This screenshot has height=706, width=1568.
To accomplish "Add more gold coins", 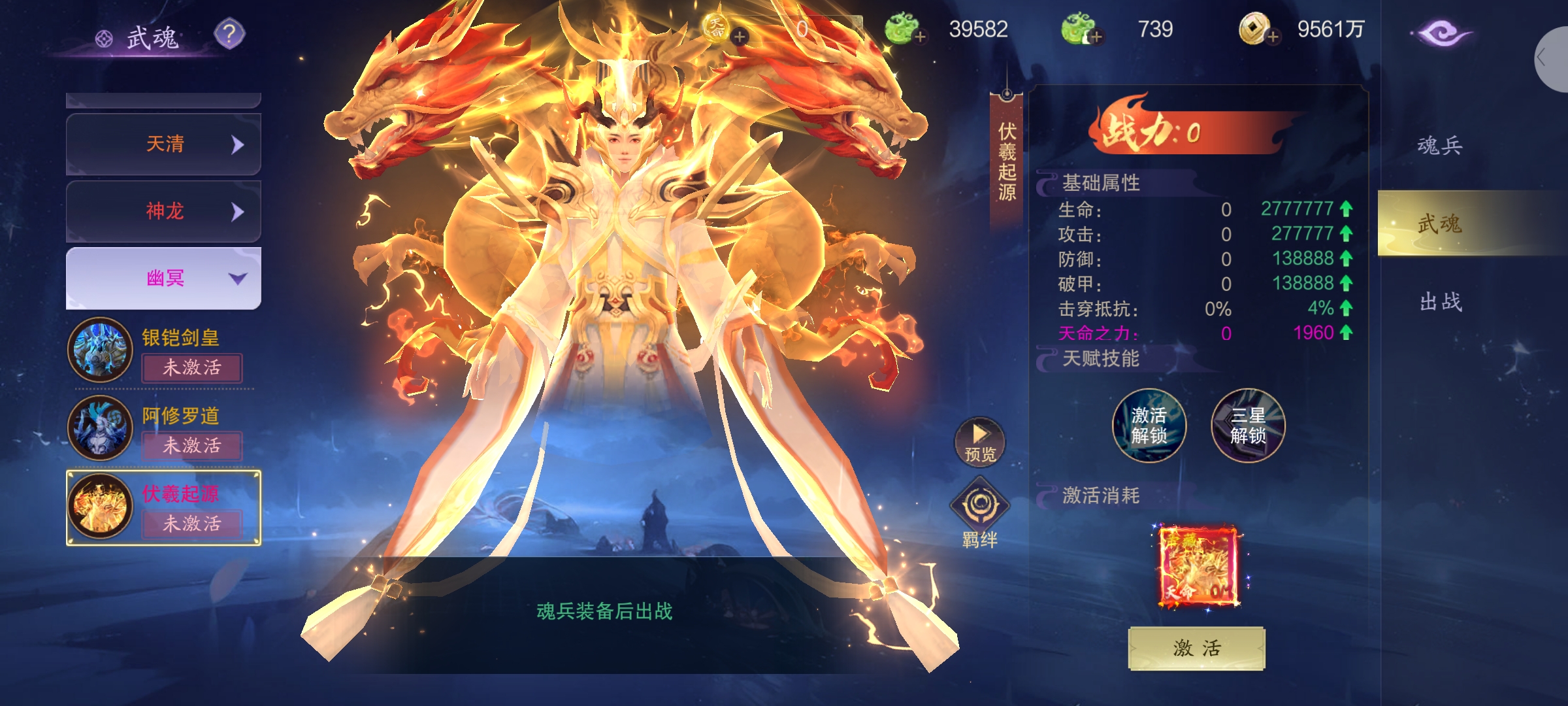I will 1272,37.
